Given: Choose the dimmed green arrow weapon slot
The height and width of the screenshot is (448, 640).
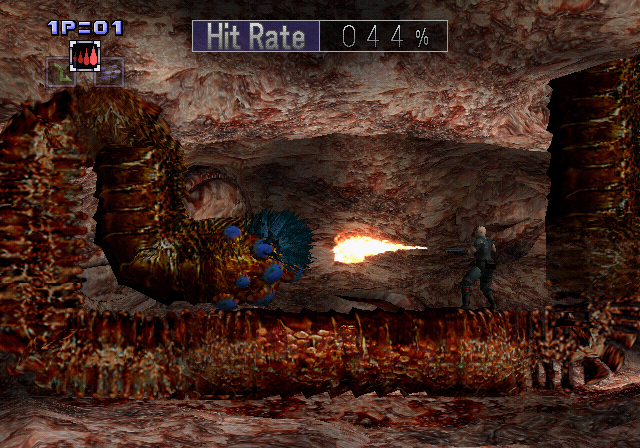Looking at the screenshot, I should coord(59,71).
